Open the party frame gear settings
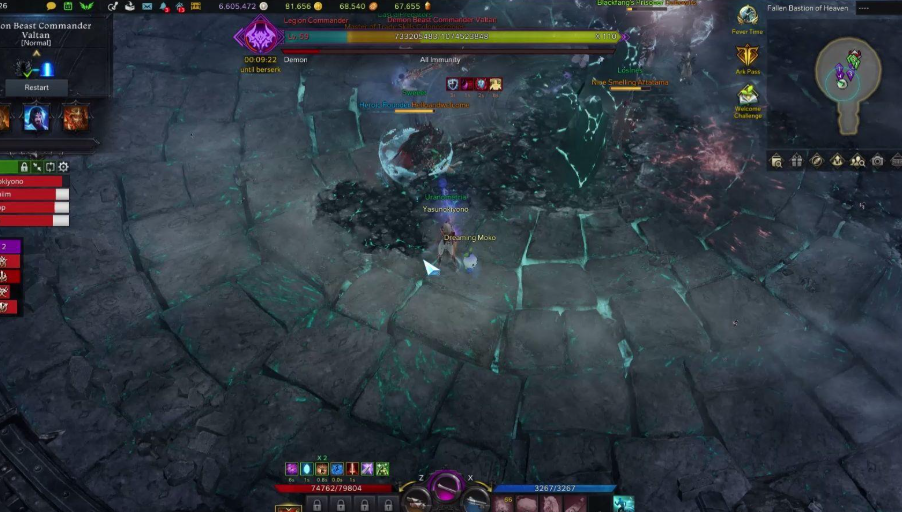The image size is (902, 512). coord(64,167)
